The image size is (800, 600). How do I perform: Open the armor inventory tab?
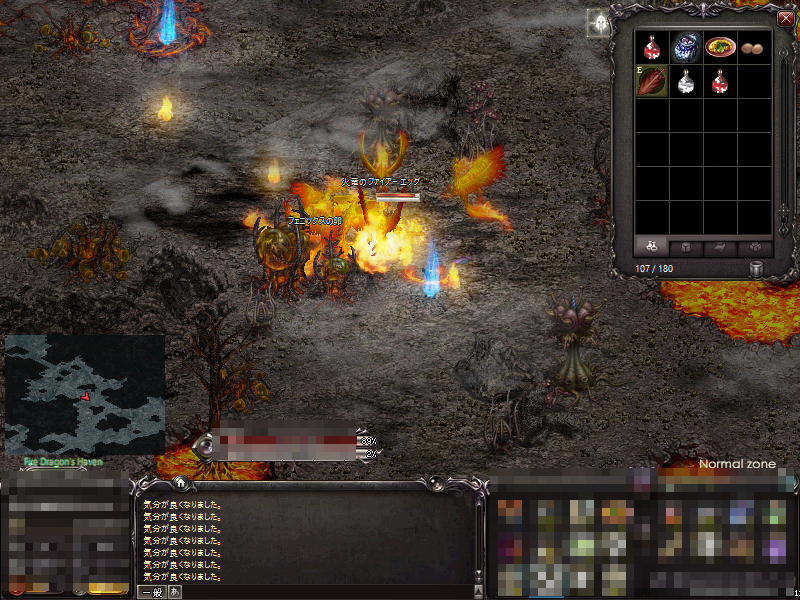pos(686,246)
